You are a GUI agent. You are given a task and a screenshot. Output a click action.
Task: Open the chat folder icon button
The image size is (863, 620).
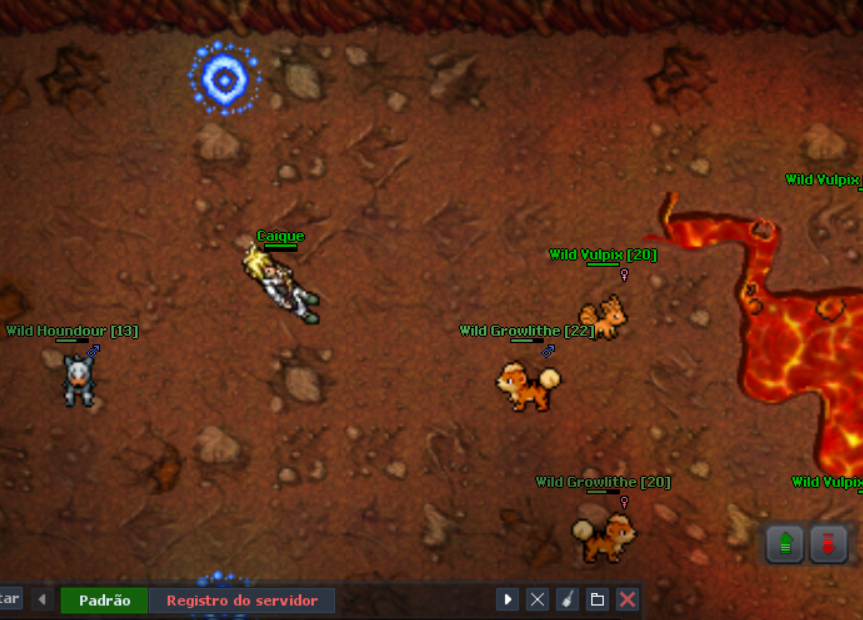click(x=597, y=599)
